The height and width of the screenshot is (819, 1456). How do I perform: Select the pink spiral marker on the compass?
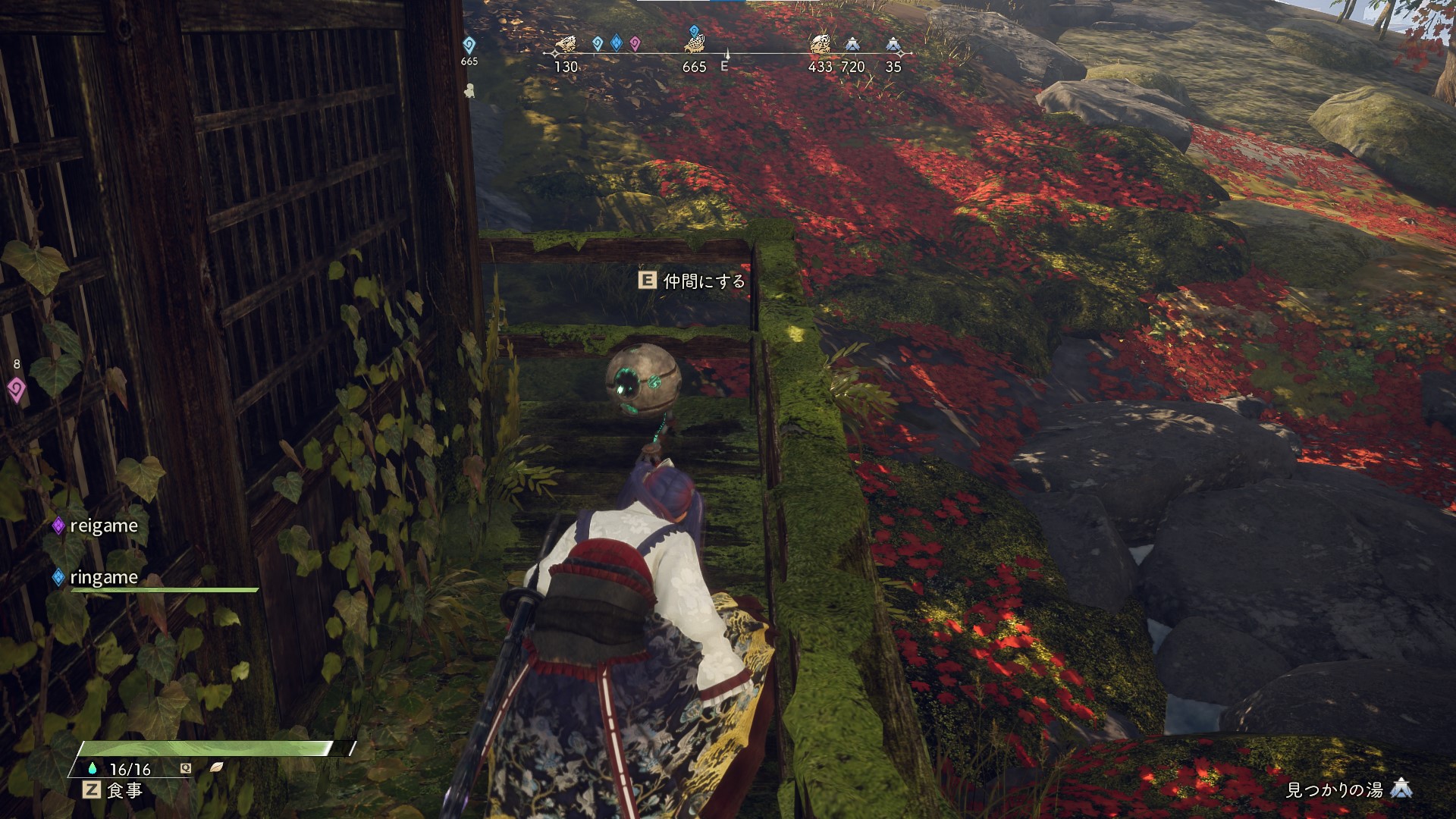635,44
